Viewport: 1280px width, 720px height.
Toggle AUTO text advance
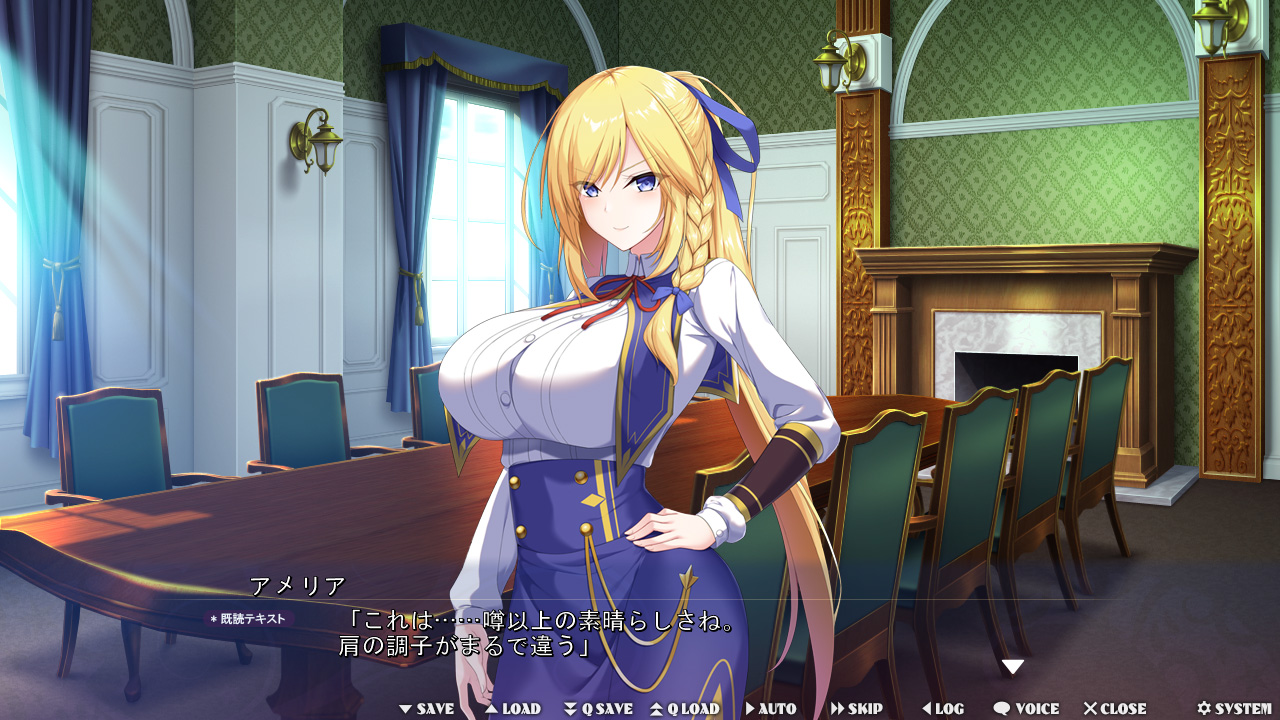pyautogui.click(x=771, y=709)
